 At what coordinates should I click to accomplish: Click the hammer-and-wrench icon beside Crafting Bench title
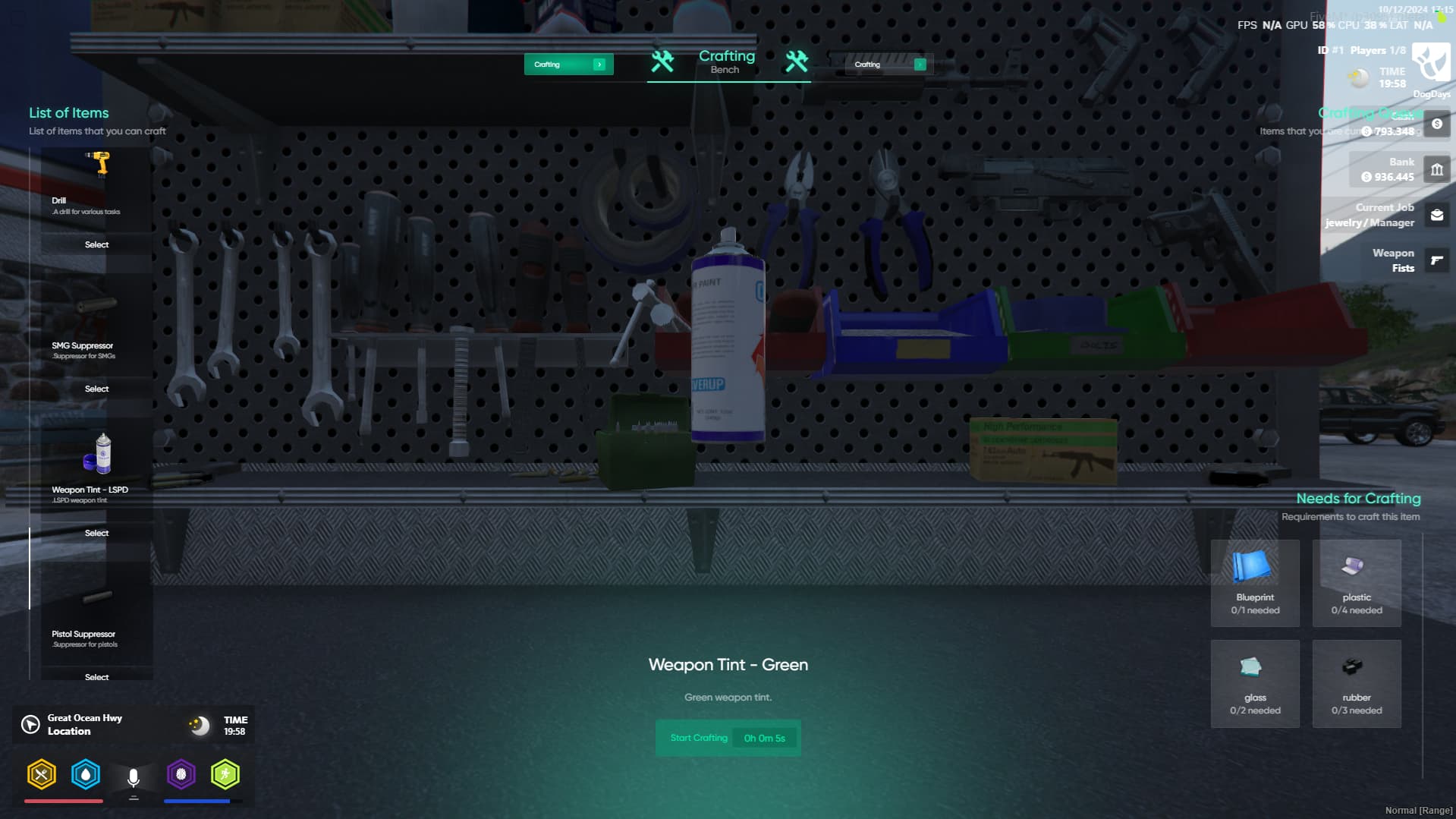click(663, 62)
